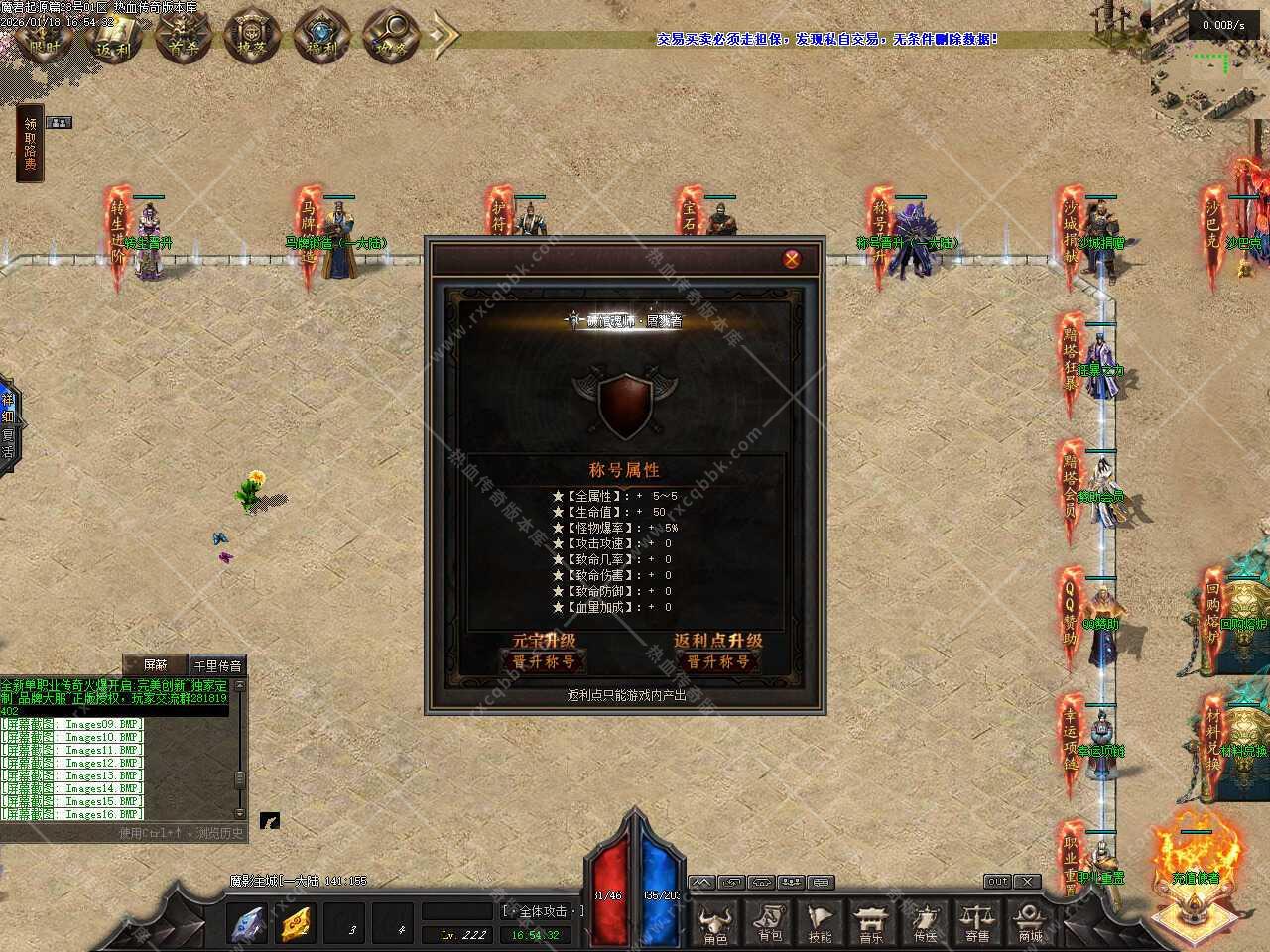This screenshot has height=952, width=1270.
Task: Open the 寄售 consignment panel
Action: 977,923
